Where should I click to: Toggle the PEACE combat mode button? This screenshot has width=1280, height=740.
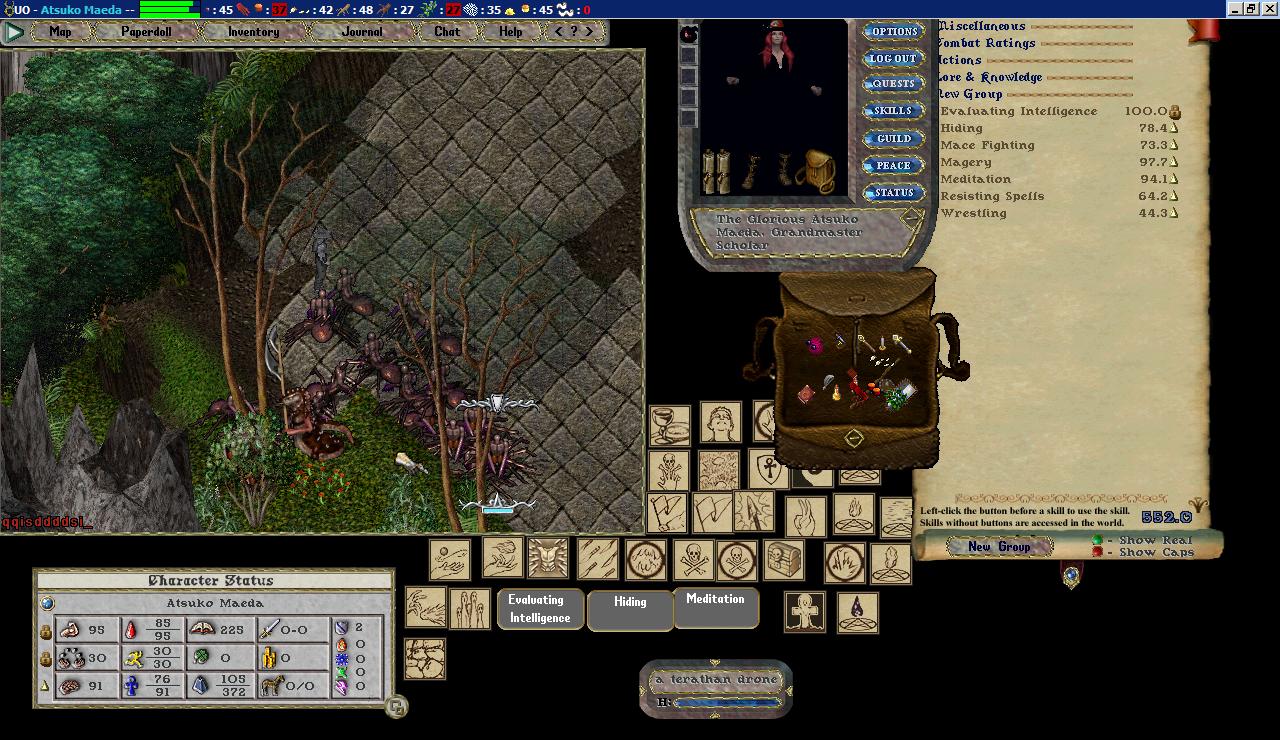click(893, 166)
